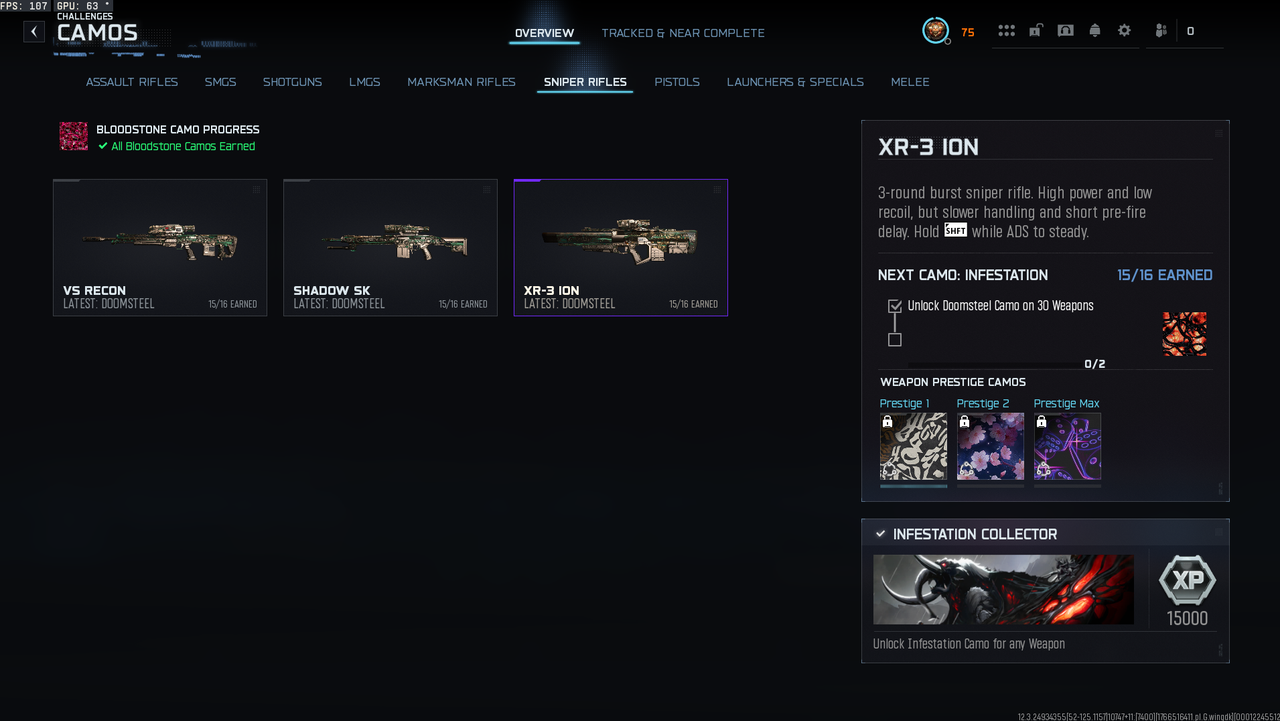Open Launchers & Specials category
Viewport: 1280px width, 721px height.
click(x=795, y=82)
